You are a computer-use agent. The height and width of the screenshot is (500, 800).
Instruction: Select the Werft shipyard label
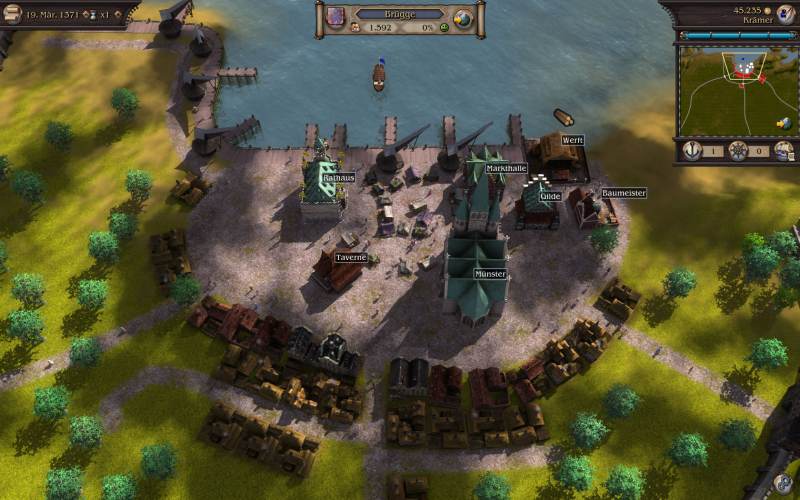[572, 140]
